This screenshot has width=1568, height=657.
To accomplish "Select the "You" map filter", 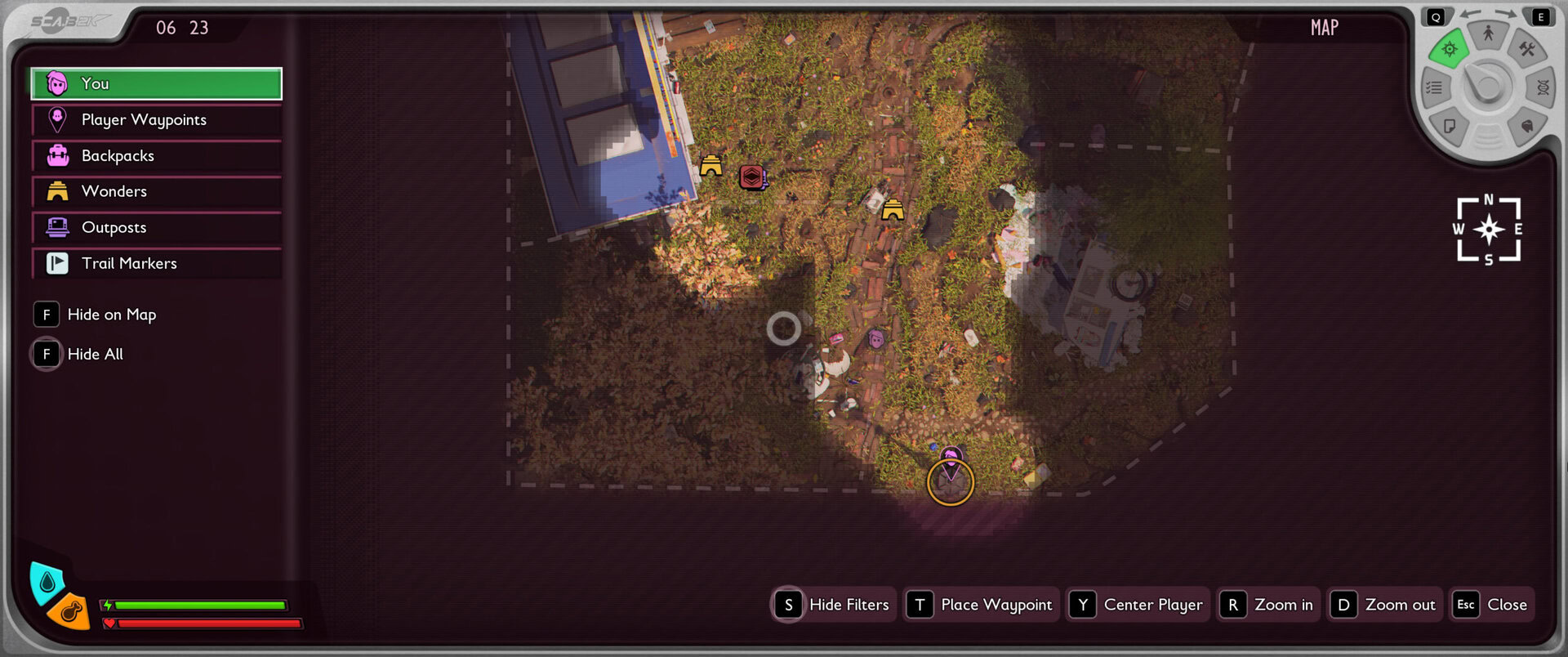I will point(156,83).
